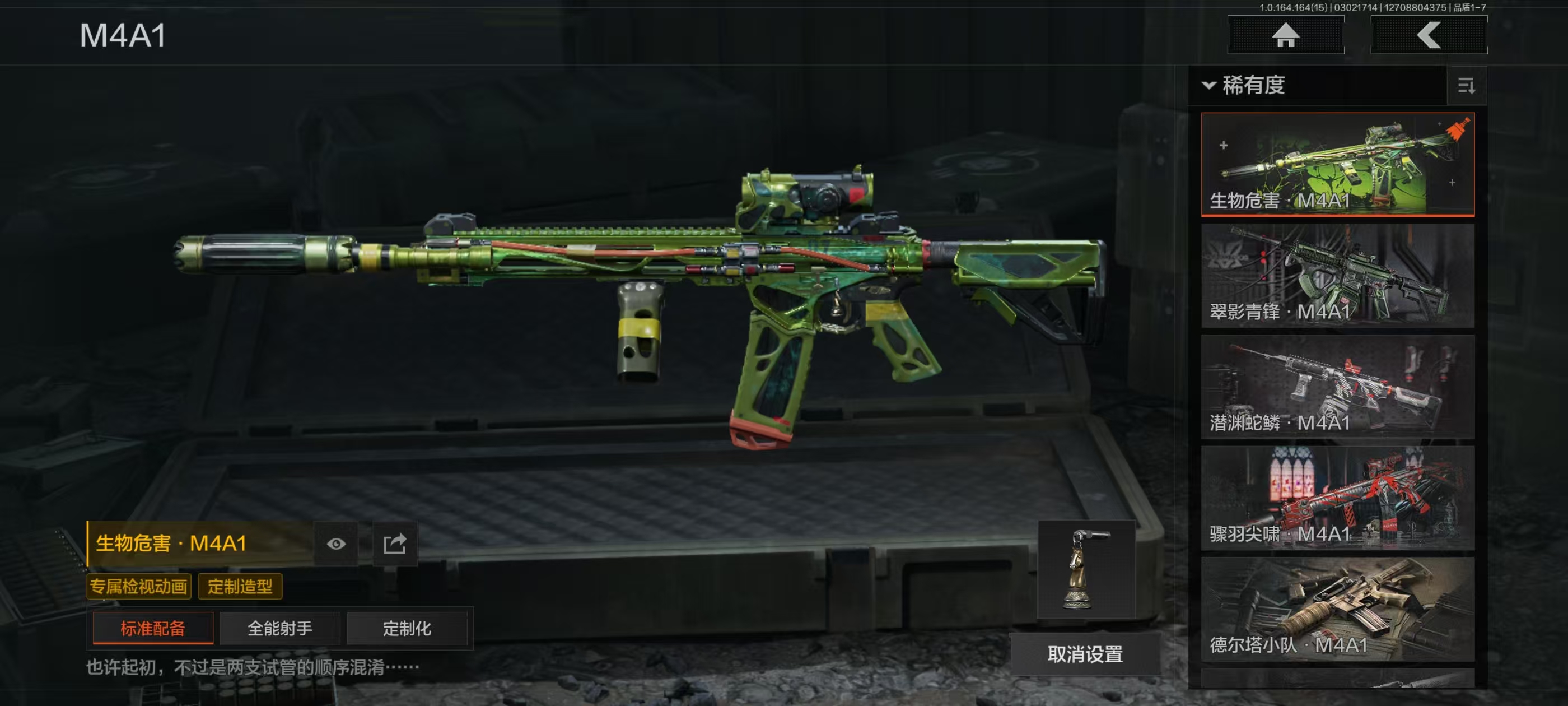1568x706 pixels.
Task: Toggle the sort order icon
Action: (1466, 86)
